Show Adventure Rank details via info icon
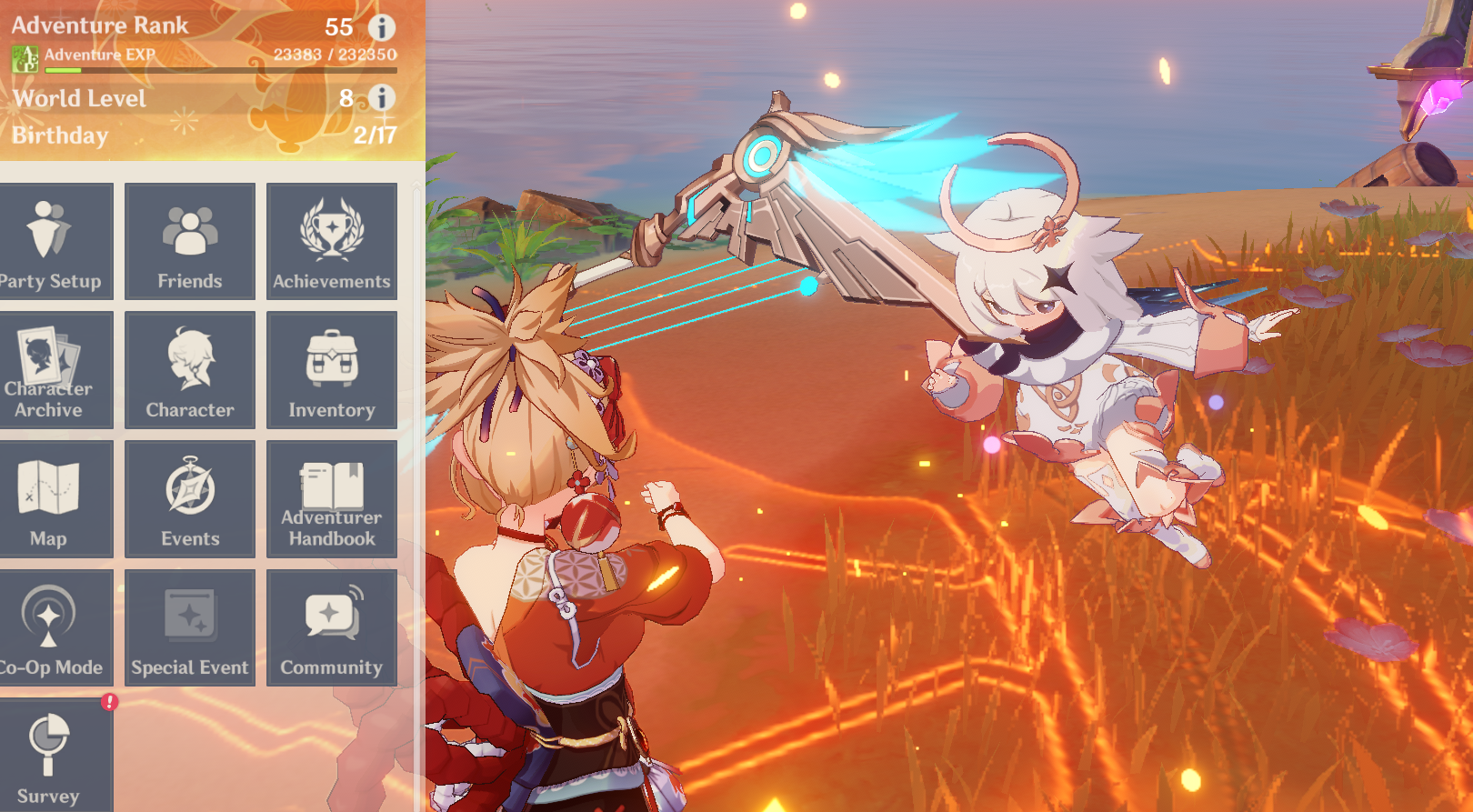1473x812 pixels. click(x=381, y=27)
